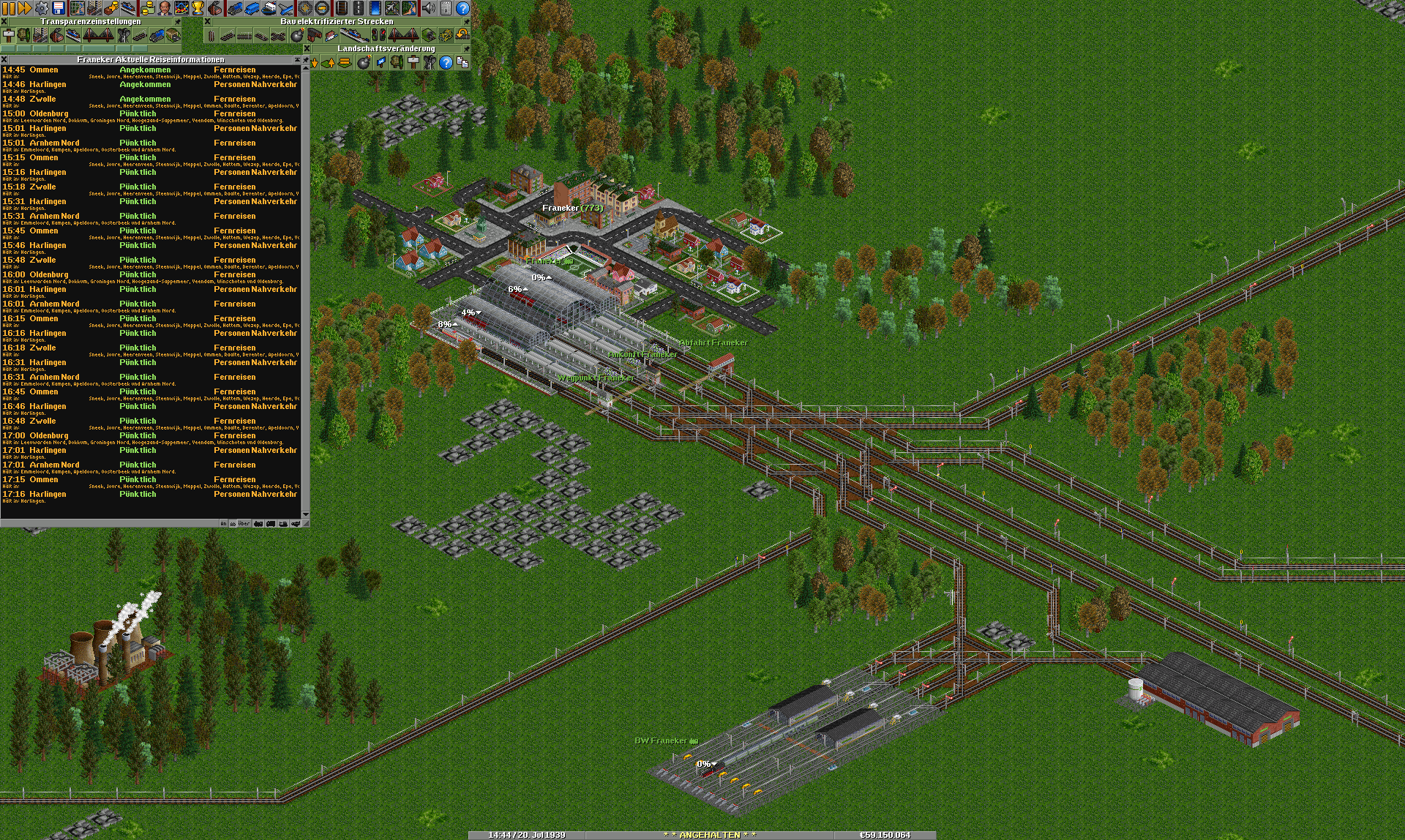
Task: Toggle the 'Über' via filter button
Action: point(244,524)
